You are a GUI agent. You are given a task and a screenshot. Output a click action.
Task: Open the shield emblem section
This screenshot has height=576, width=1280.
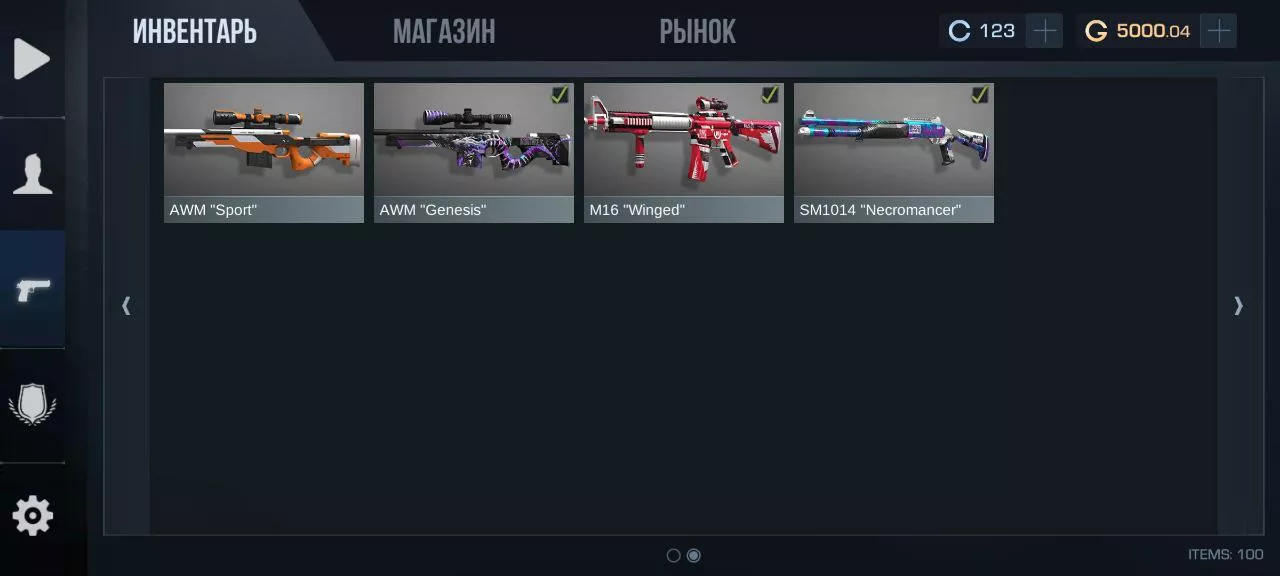[32, 405]
